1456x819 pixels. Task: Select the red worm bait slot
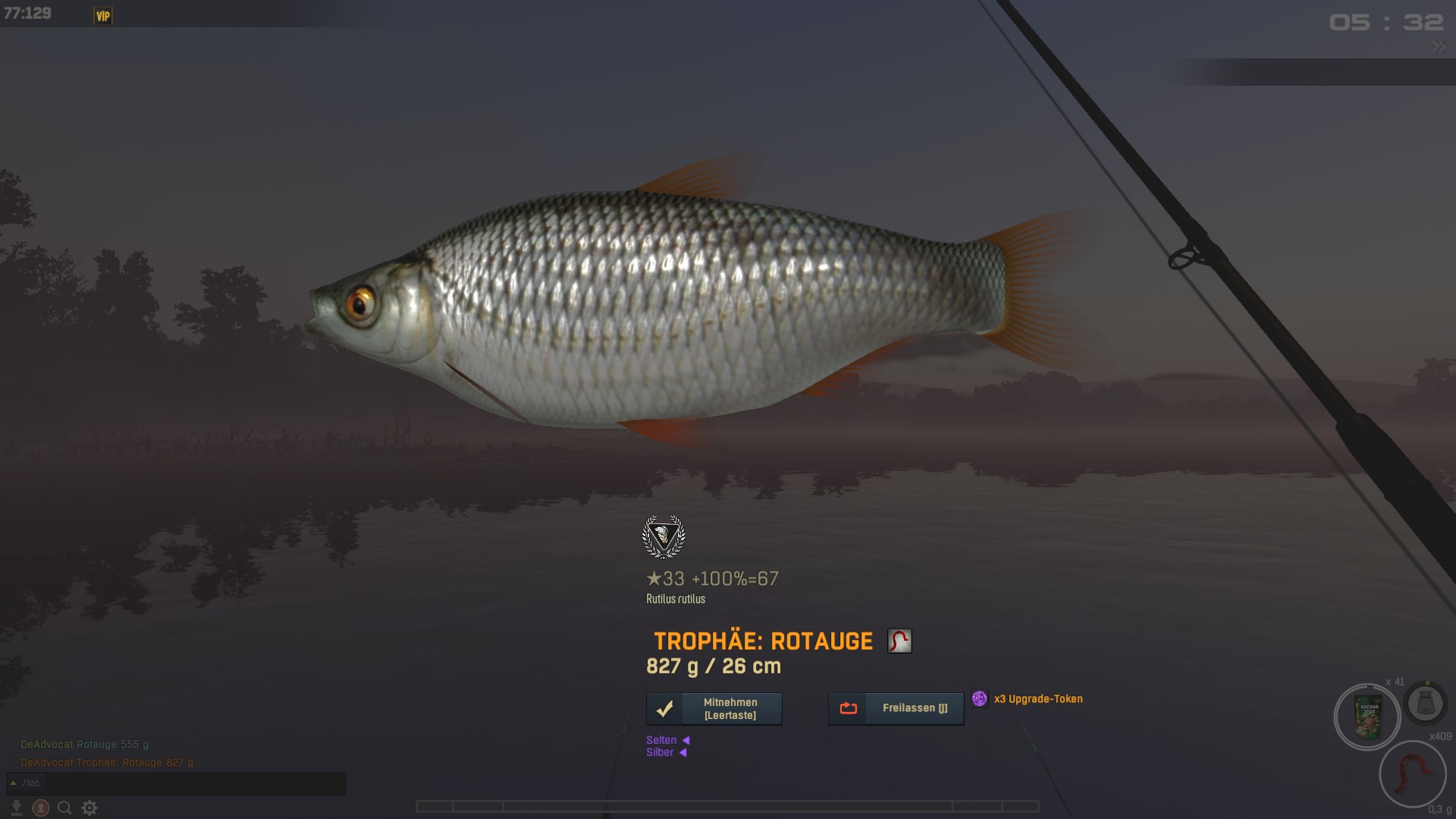pos(1412,775)
